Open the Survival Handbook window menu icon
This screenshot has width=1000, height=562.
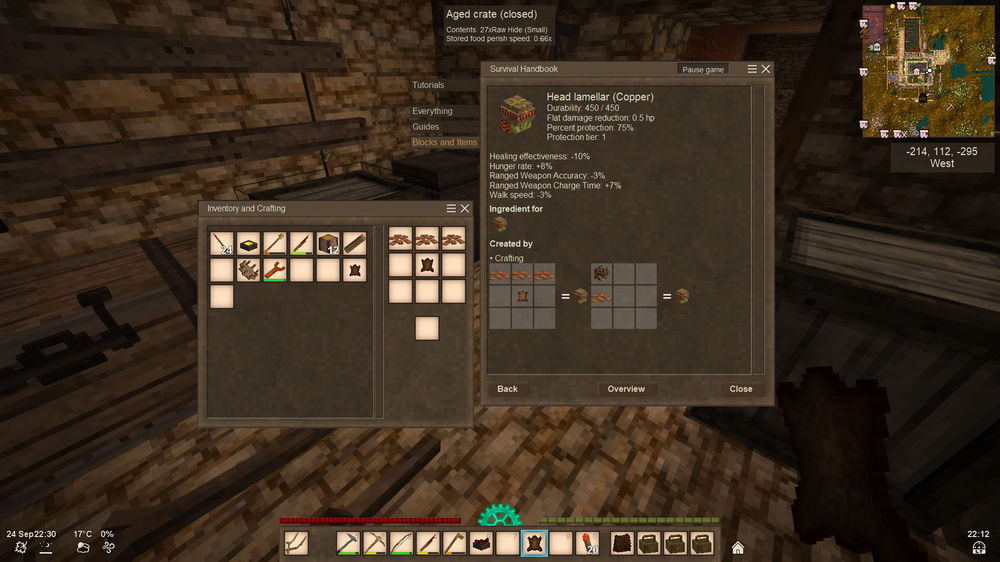click(x=752, y=69)
